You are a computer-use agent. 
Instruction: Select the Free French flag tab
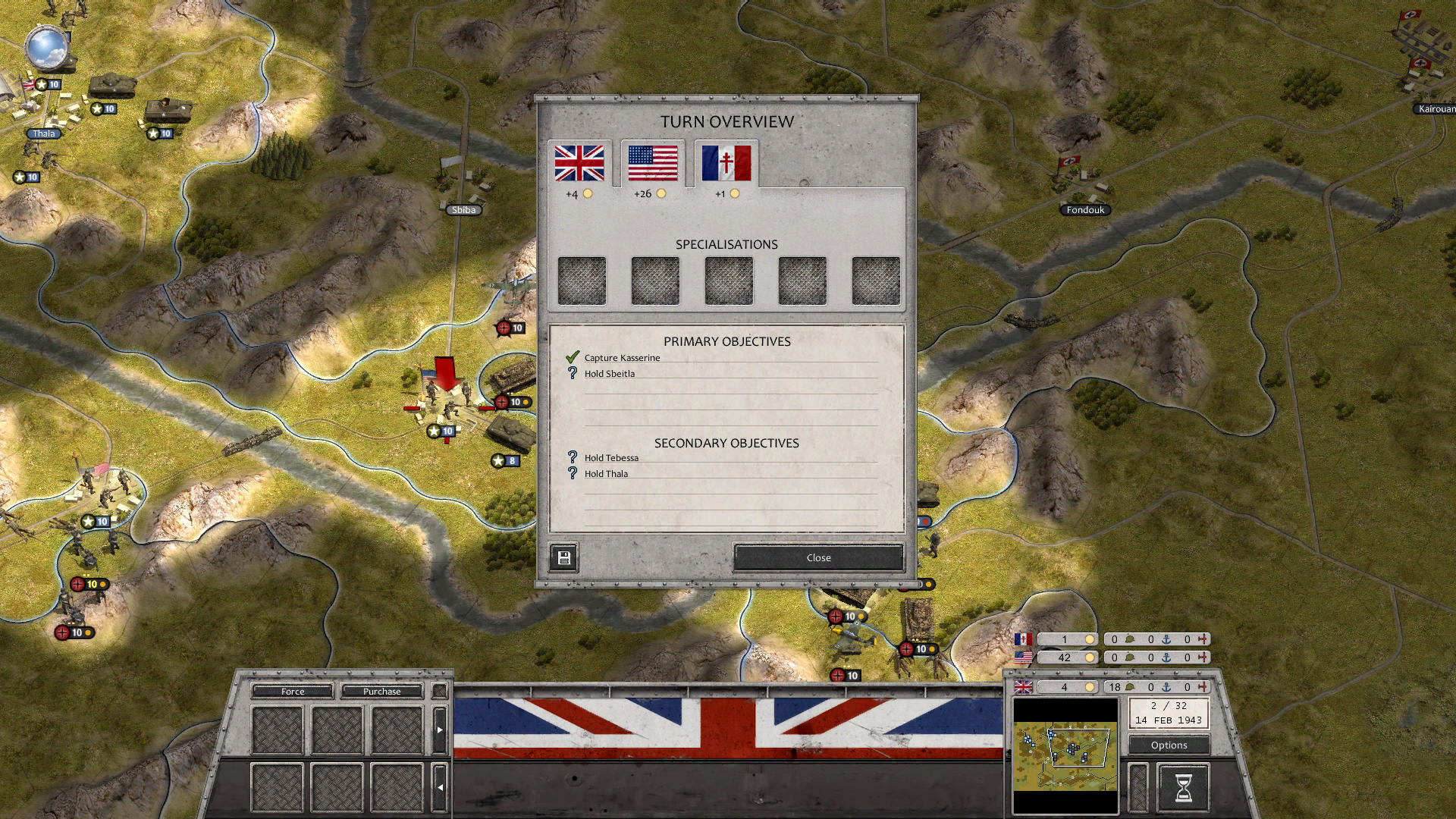[x=724, y=165]
